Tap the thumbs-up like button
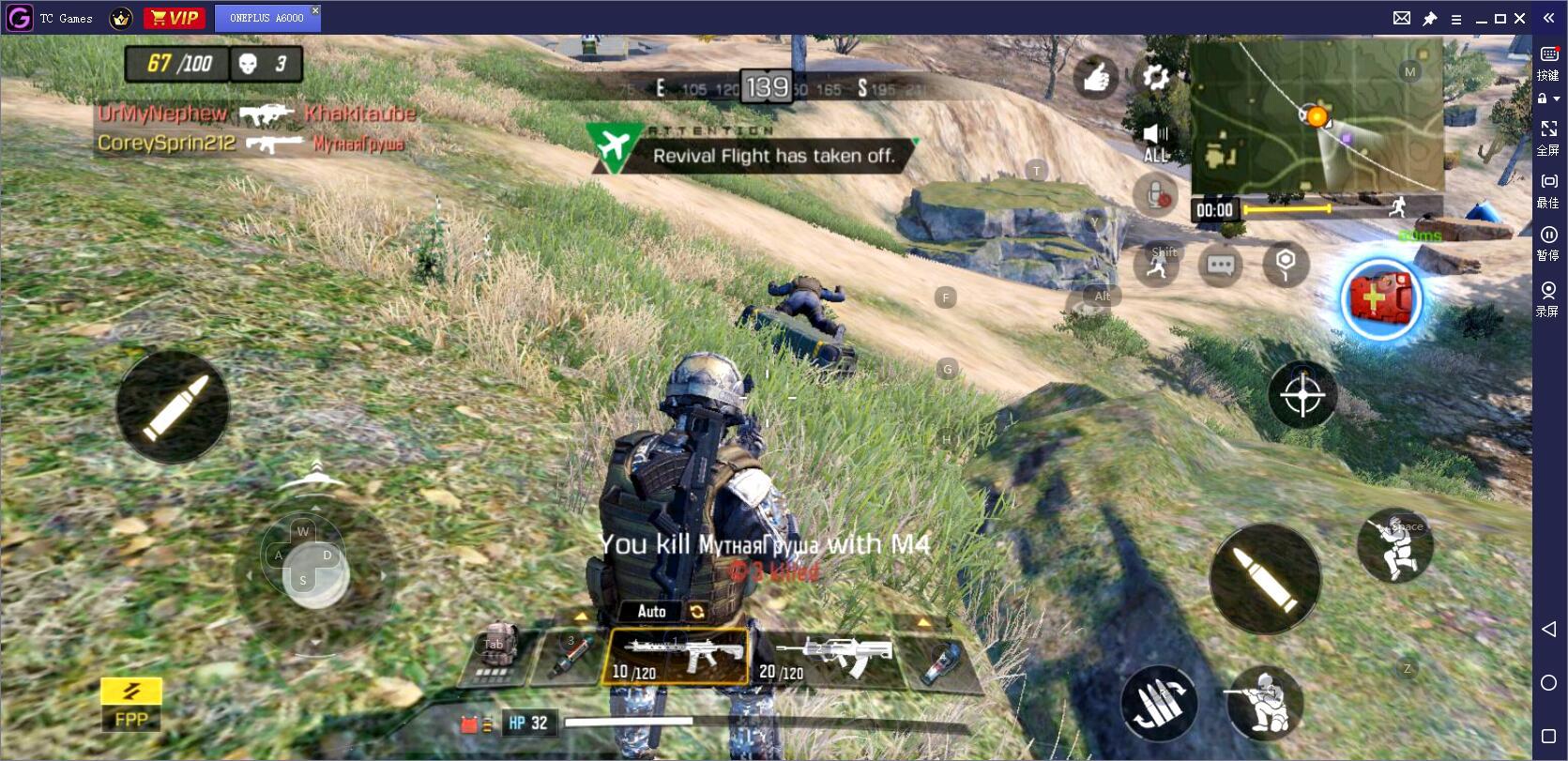The width and height of the screenshot is (1568, 761). pyautogui.click(x=1096, y=78)
